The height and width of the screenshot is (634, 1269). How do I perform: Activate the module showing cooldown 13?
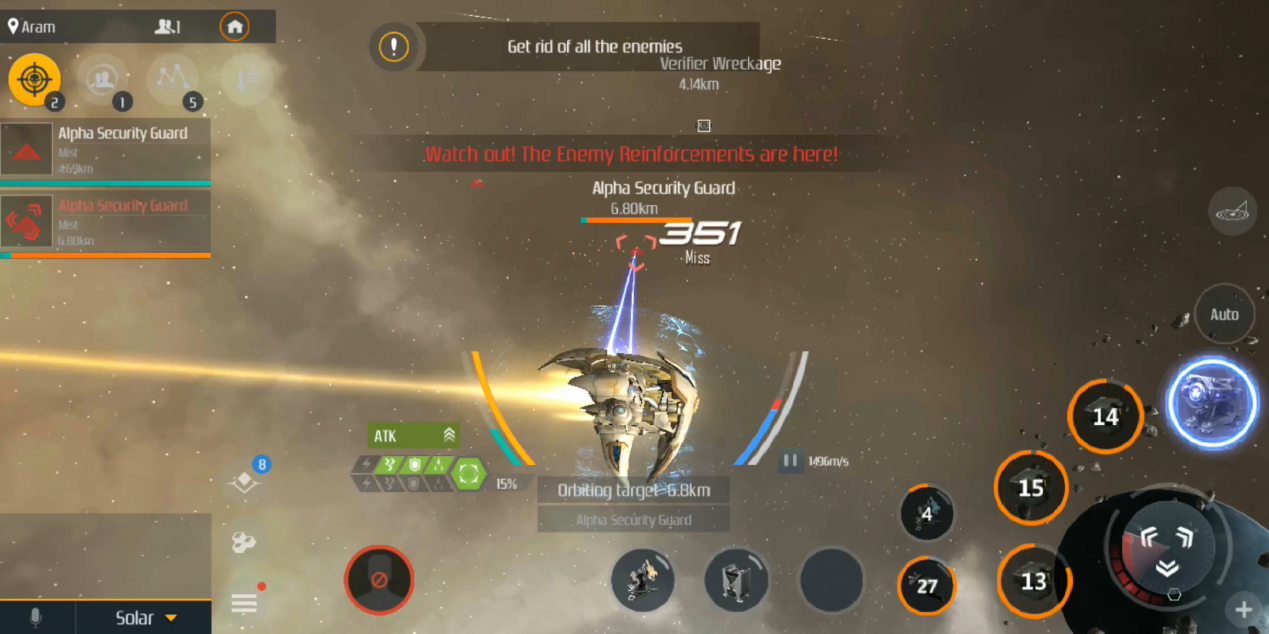[1033, 581]
